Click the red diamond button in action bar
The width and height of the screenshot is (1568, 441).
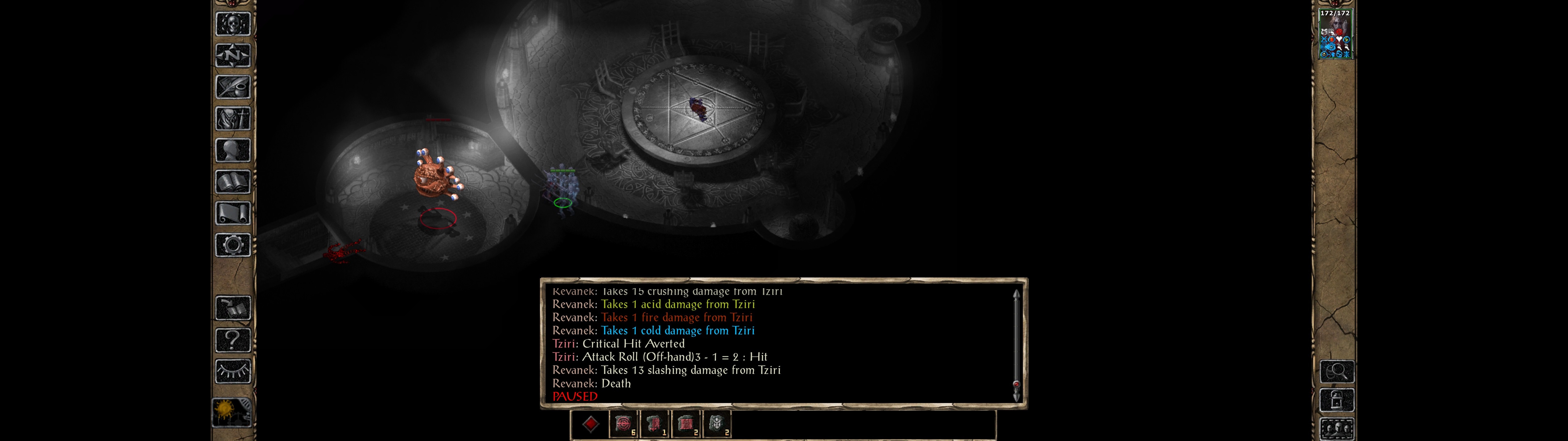pyautogui.click(x=590, y=424)
